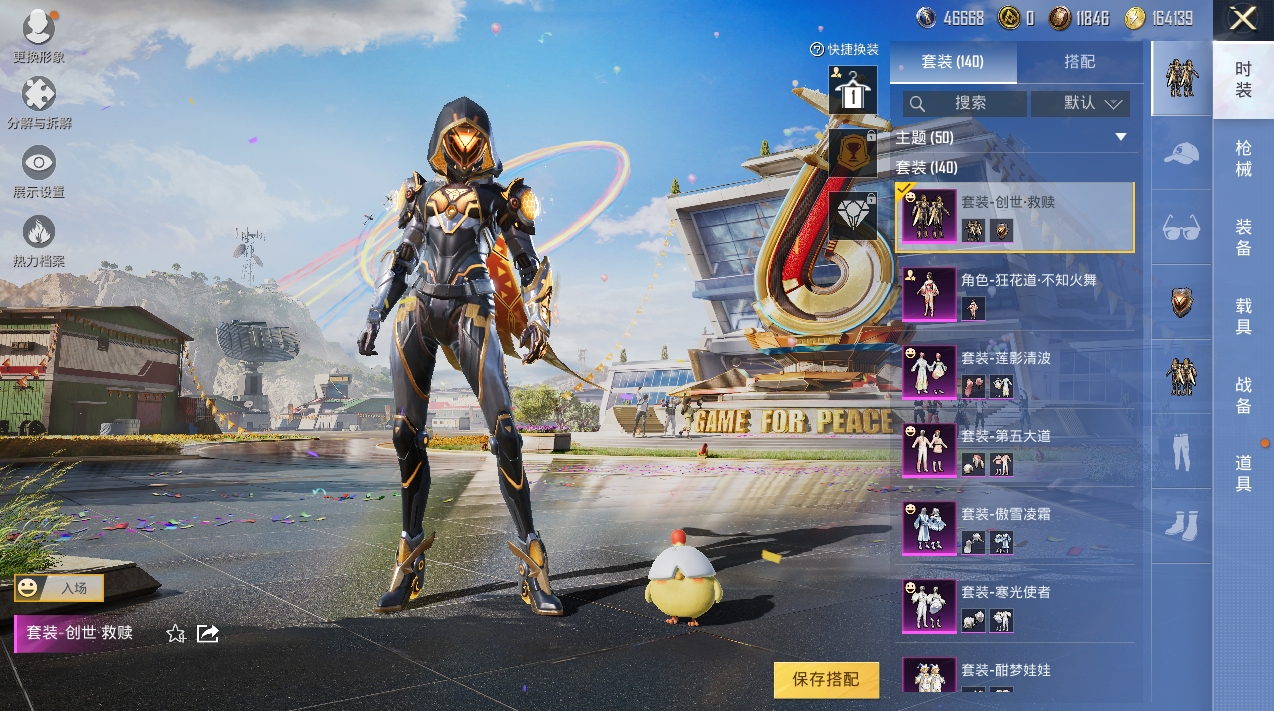This screenshot has height=711, width=1274.
Task: Close the wardrobe with the X button
Action: click(1243, 19)
